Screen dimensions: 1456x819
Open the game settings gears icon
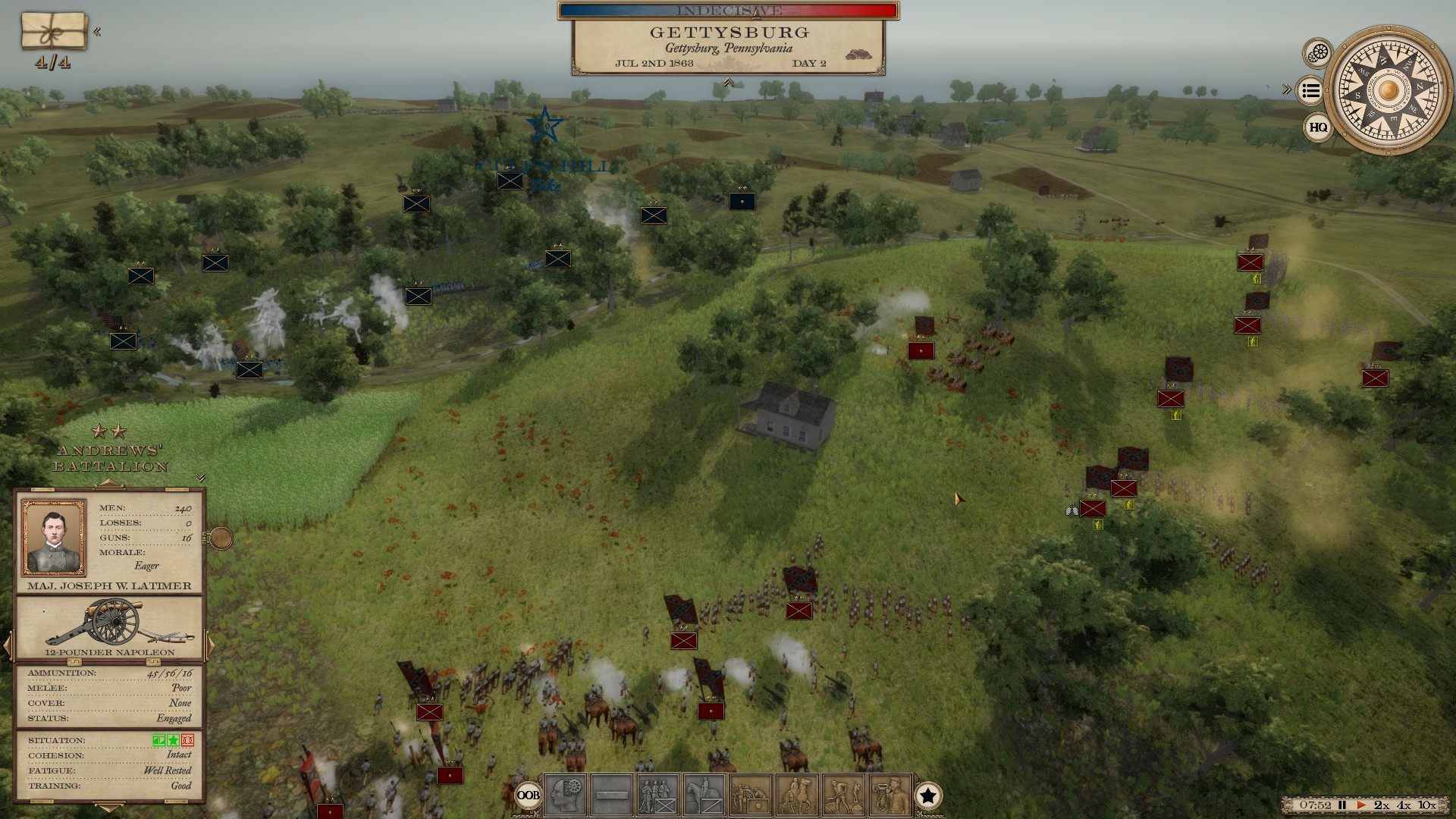tap(1316, 52)
